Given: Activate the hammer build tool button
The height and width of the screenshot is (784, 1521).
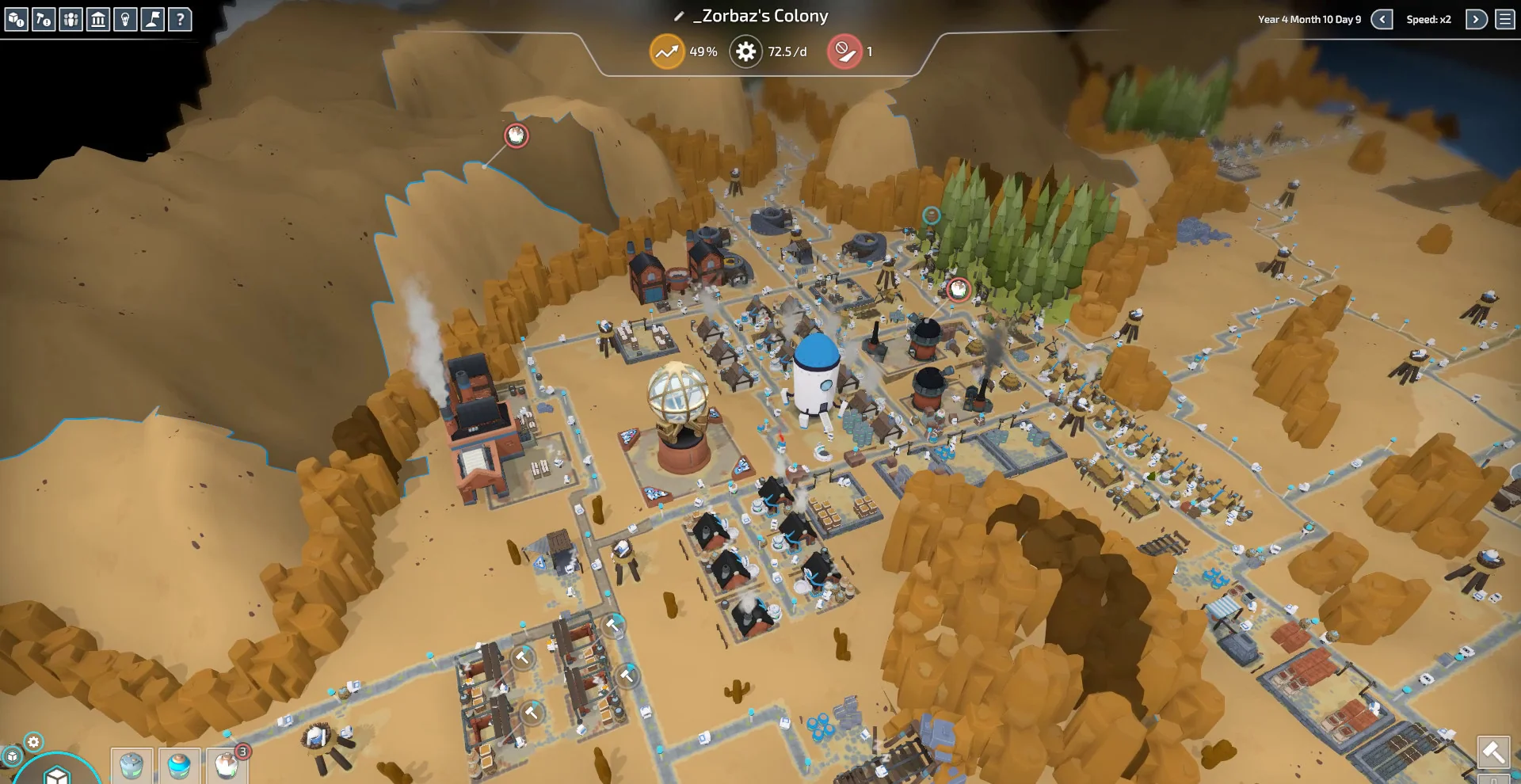Looking at the screenshot, I should point(1493,752).
